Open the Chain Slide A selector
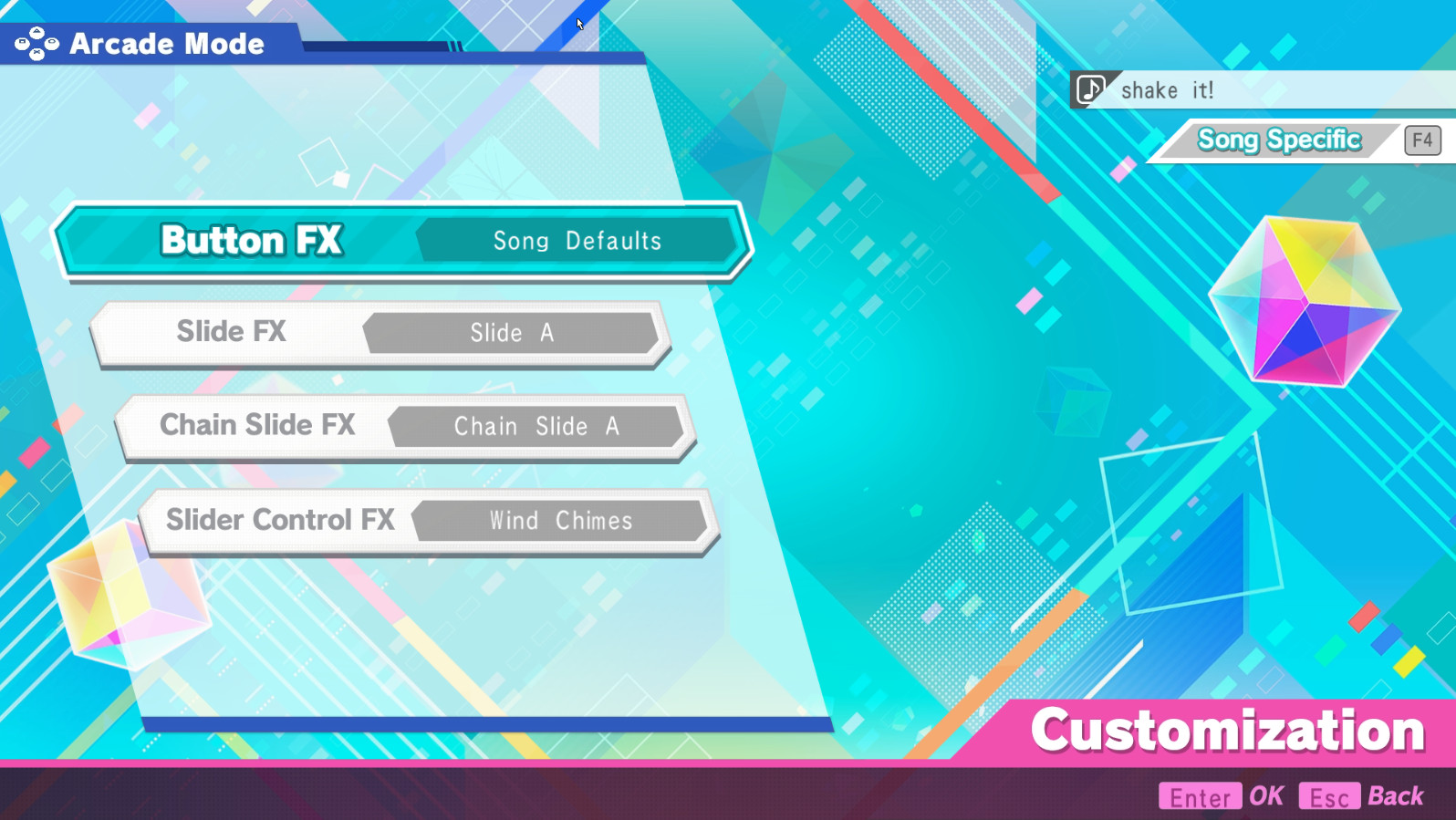 click(x=536, y=426)
